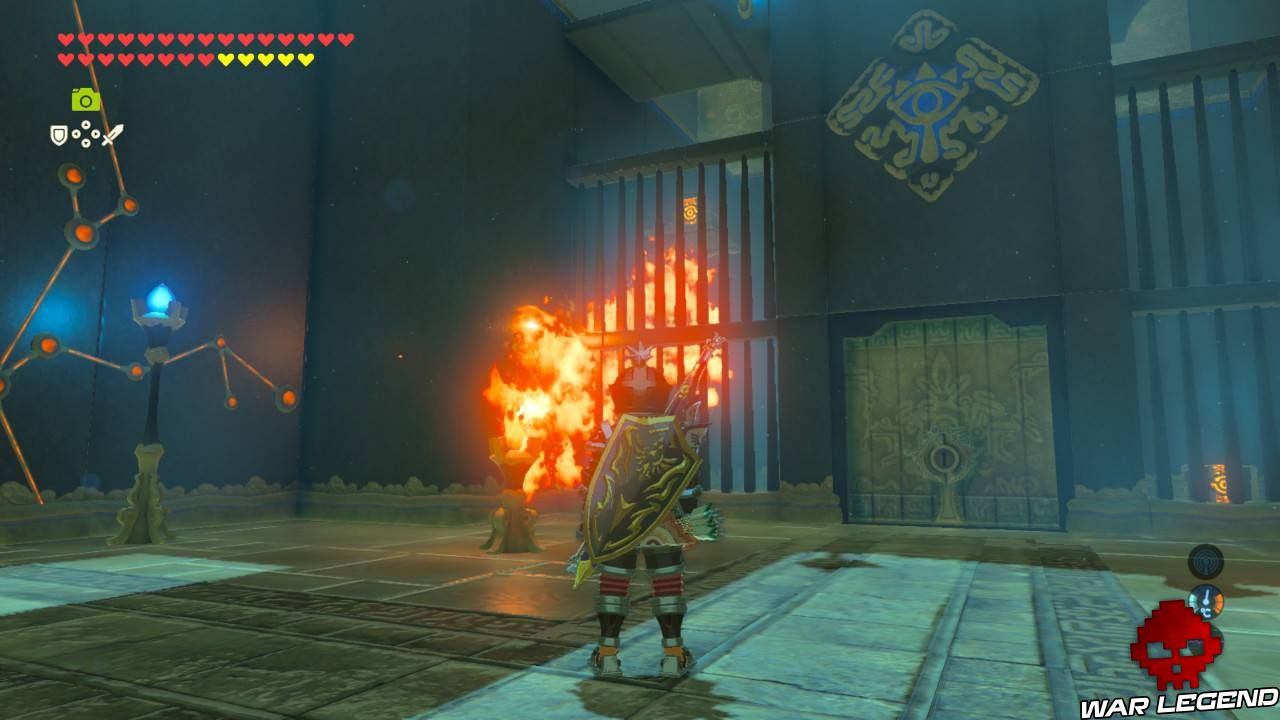Click the sword equipment icon
The width and height of the screenshot is (1280, 720).
(113, 135)
